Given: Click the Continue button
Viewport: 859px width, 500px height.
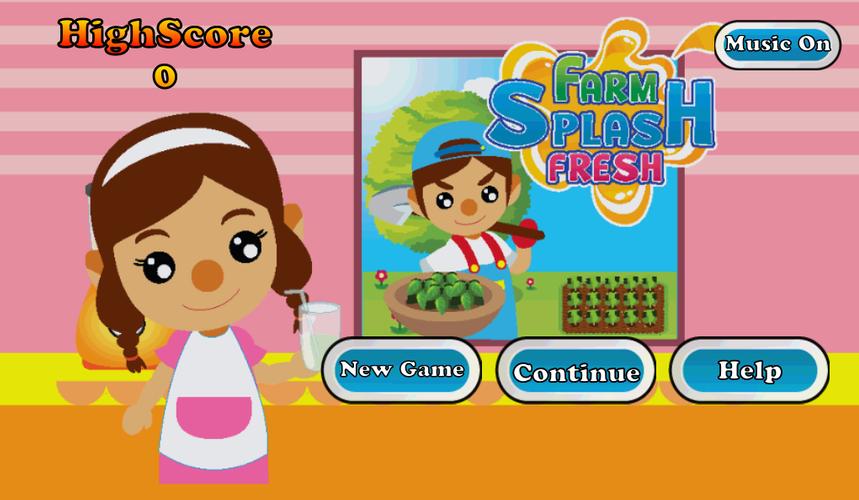Looking at the screenshot, I should (x=576, y=372).
